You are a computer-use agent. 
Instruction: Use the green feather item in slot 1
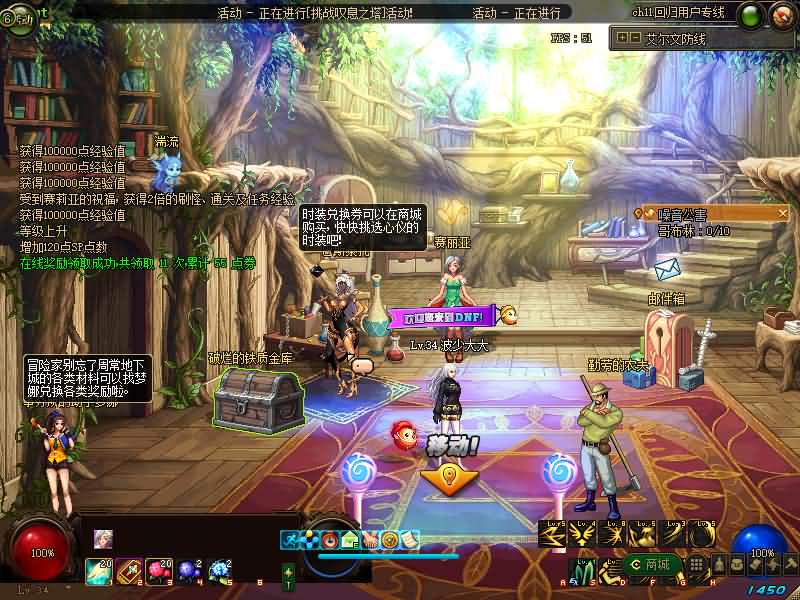(x=98, y=570)
